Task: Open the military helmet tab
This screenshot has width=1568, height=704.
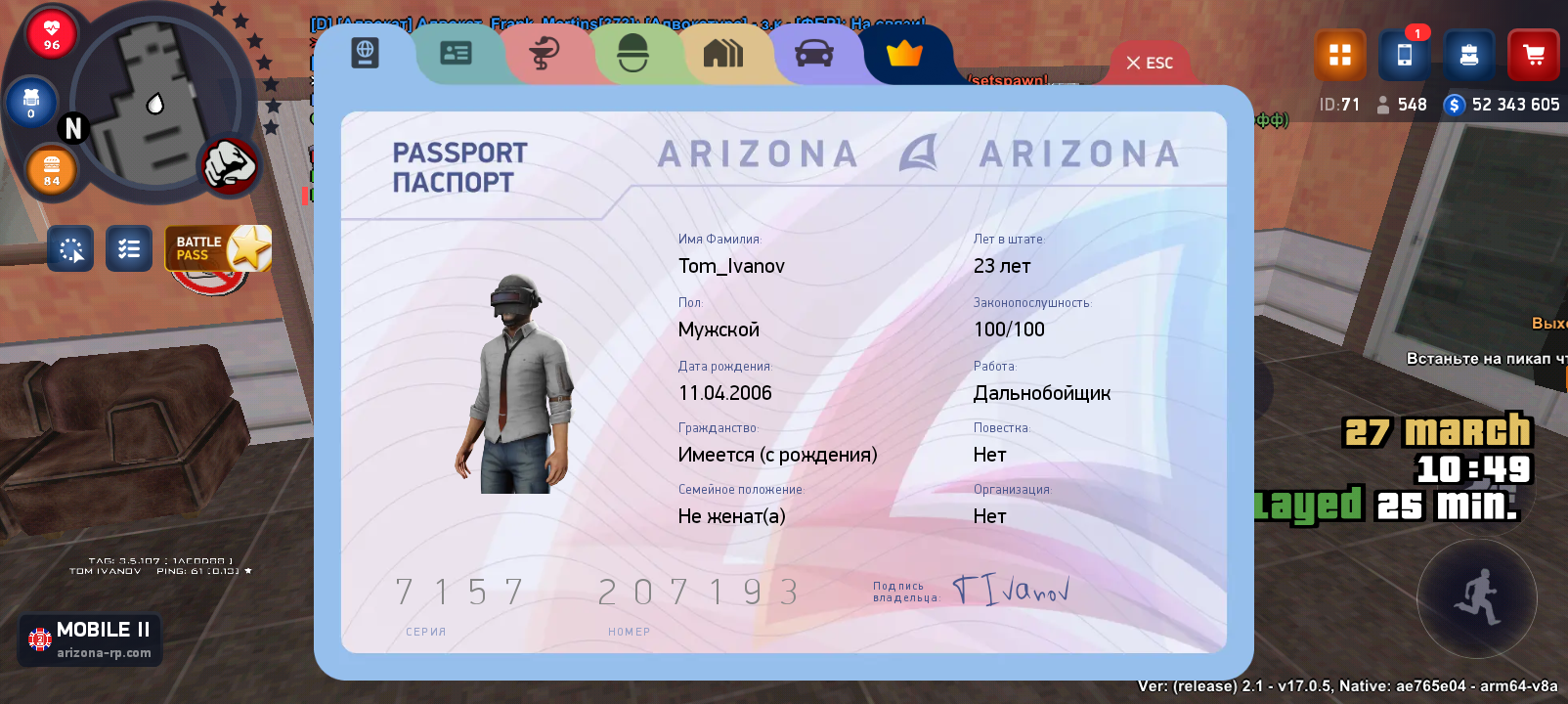Action: (x=633, y=53)
